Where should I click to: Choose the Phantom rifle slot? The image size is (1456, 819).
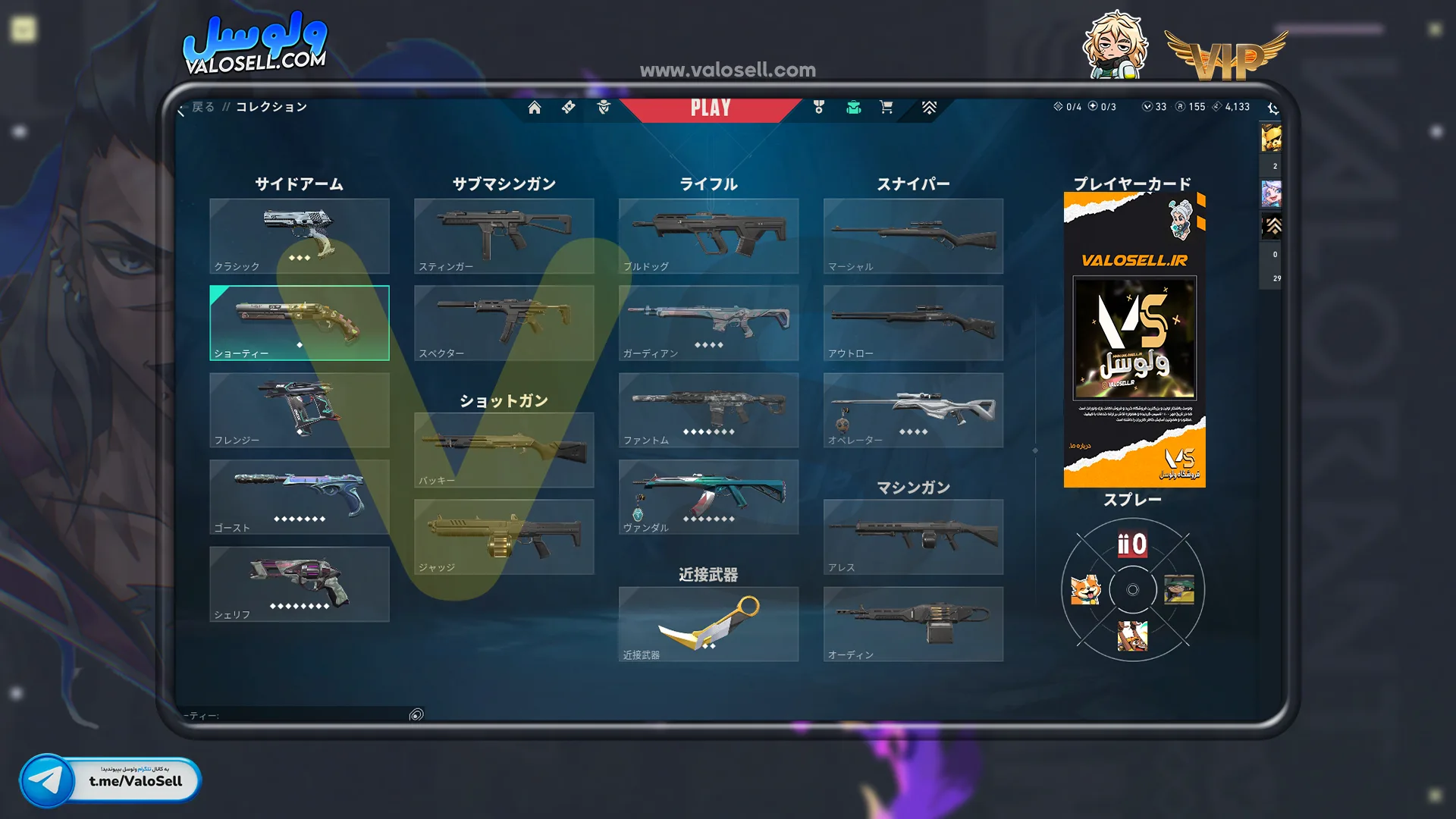point(708,409)
